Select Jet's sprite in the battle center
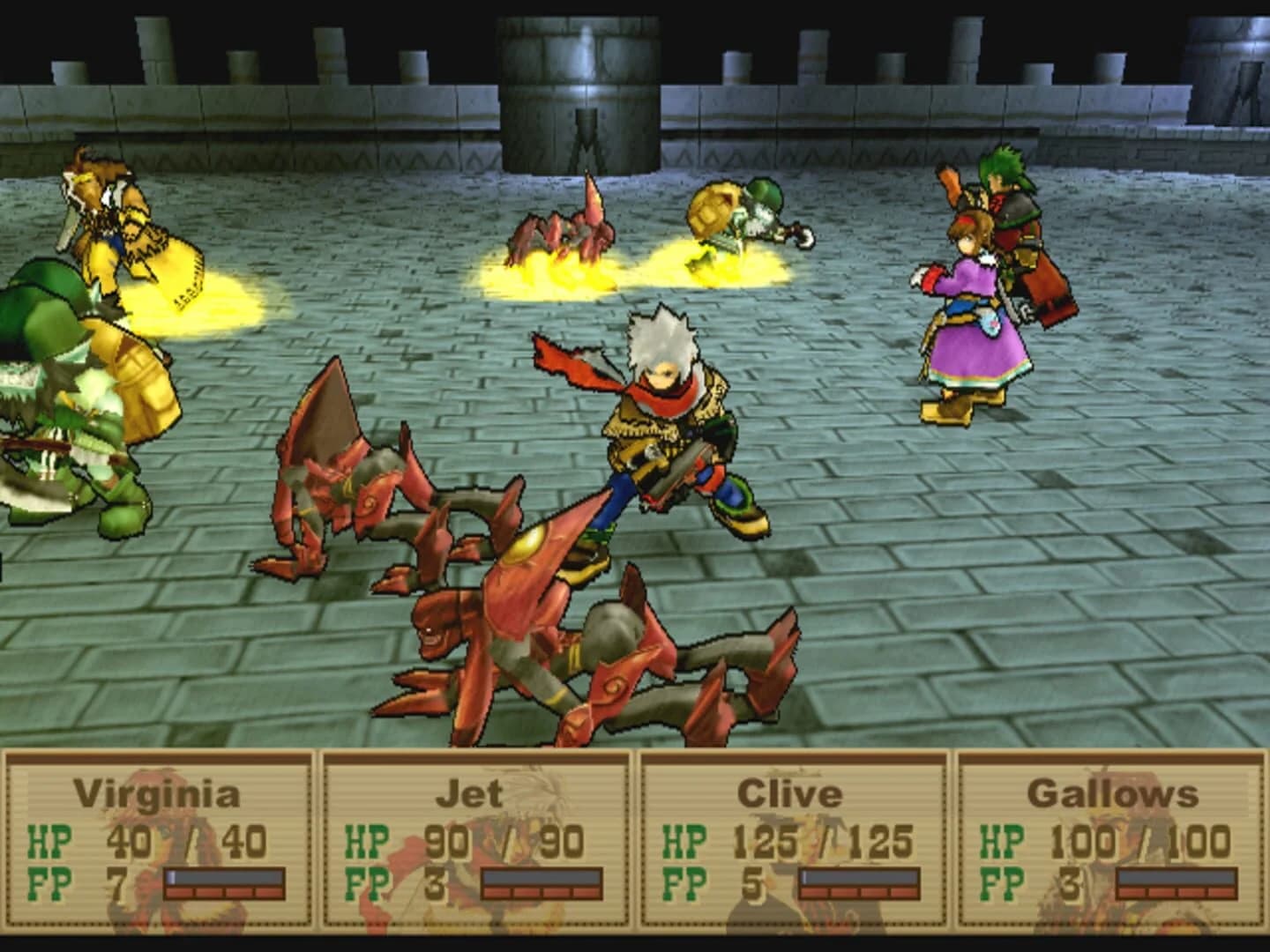Viewport: 1270px width, 952px height. (x=661, y=423)
